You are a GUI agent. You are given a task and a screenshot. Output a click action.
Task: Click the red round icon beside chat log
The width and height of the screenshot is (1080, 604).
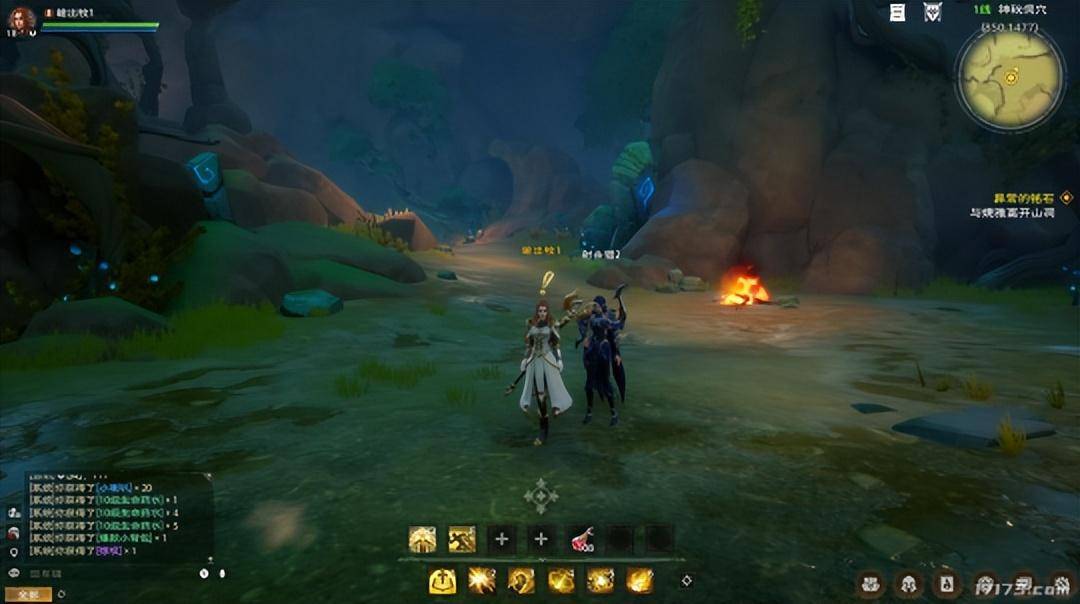[x=14, y=532]
